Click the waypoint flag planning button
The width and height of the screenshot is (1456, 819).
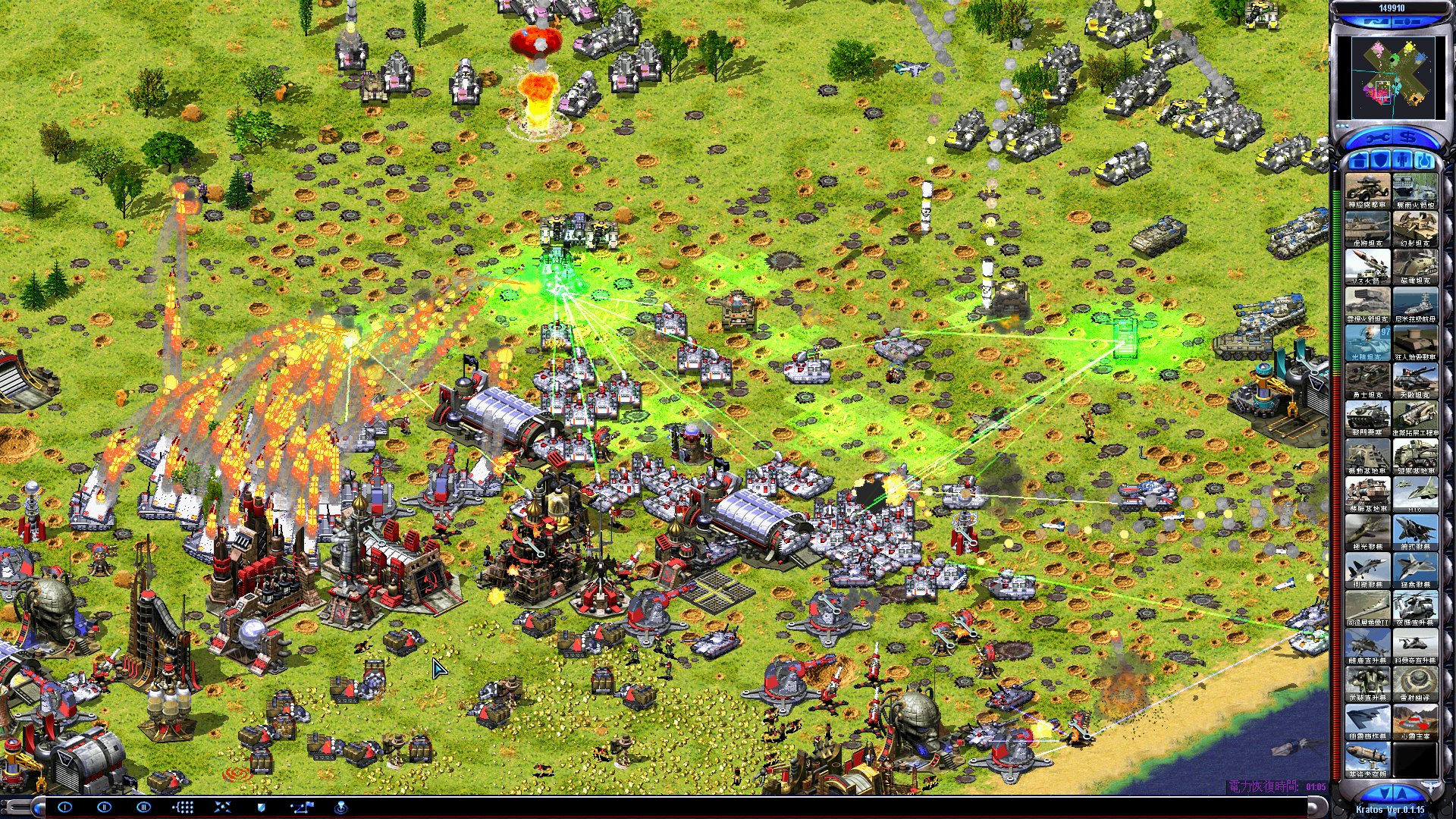(302, 807)
